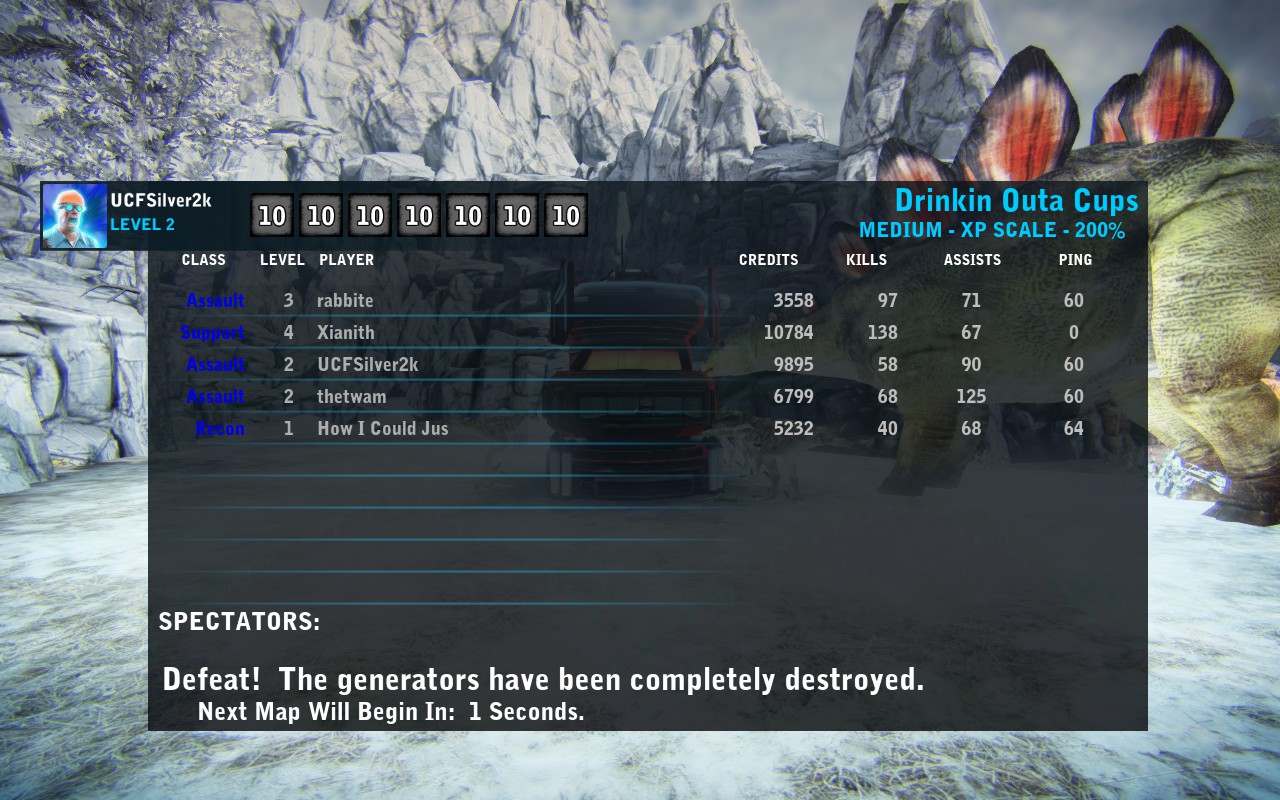Screen dimensions: 1280x800
Task: Open the UCFSilver2k avatar portrait
Action: tap(75, 216)
